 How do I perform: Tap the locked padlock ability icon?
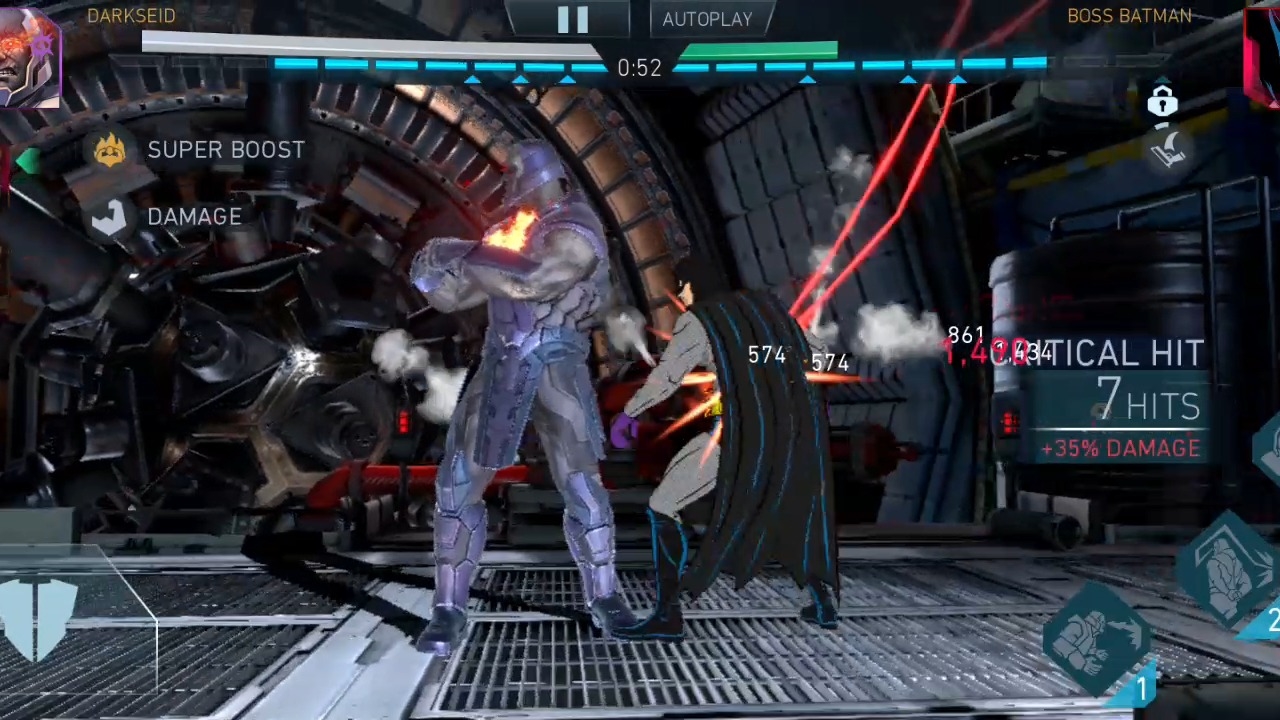pos(1162,101)
